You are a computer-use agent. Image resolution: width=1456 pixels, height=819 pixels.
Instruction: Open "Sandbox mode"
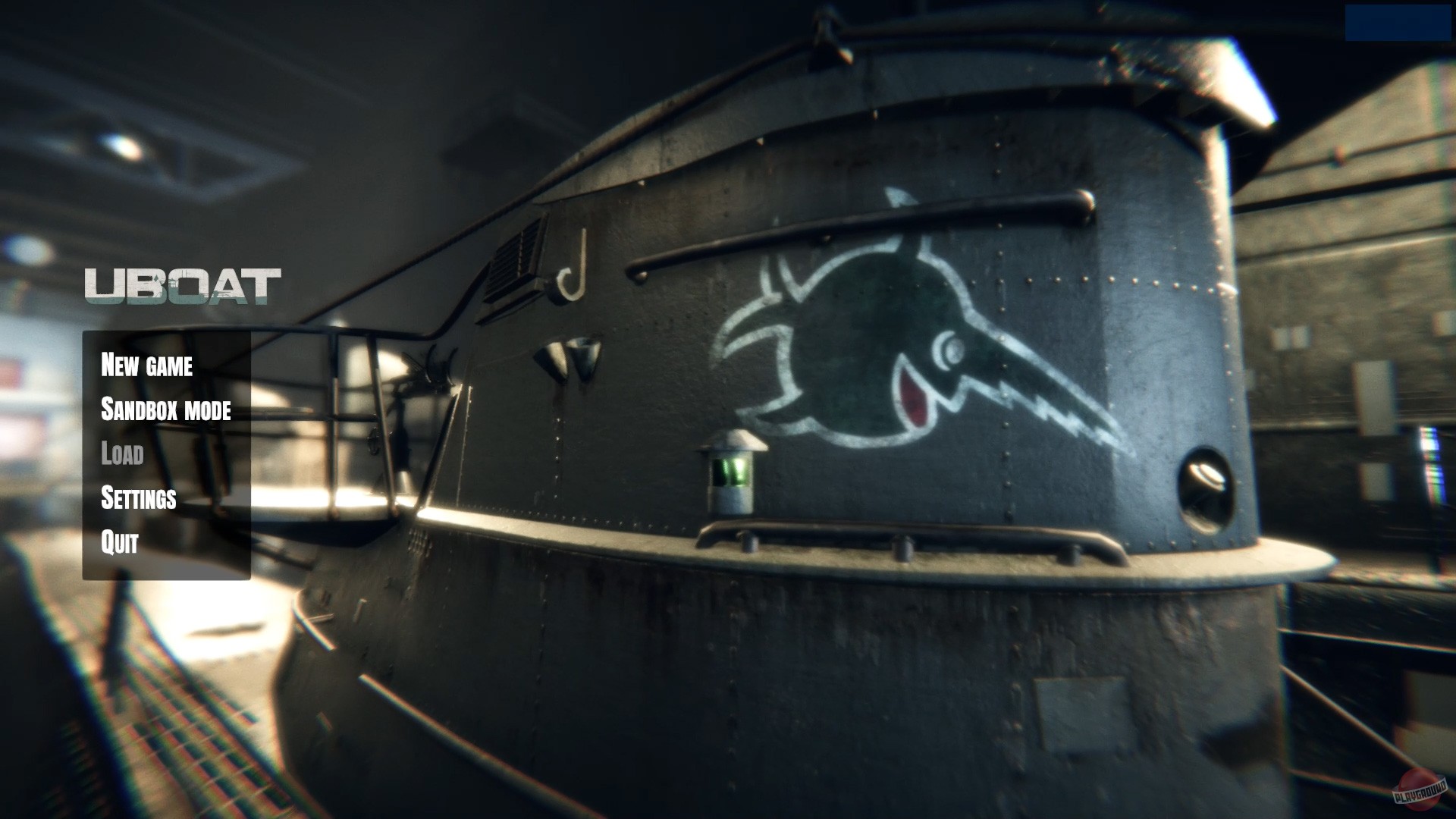(x=167, y=411)
